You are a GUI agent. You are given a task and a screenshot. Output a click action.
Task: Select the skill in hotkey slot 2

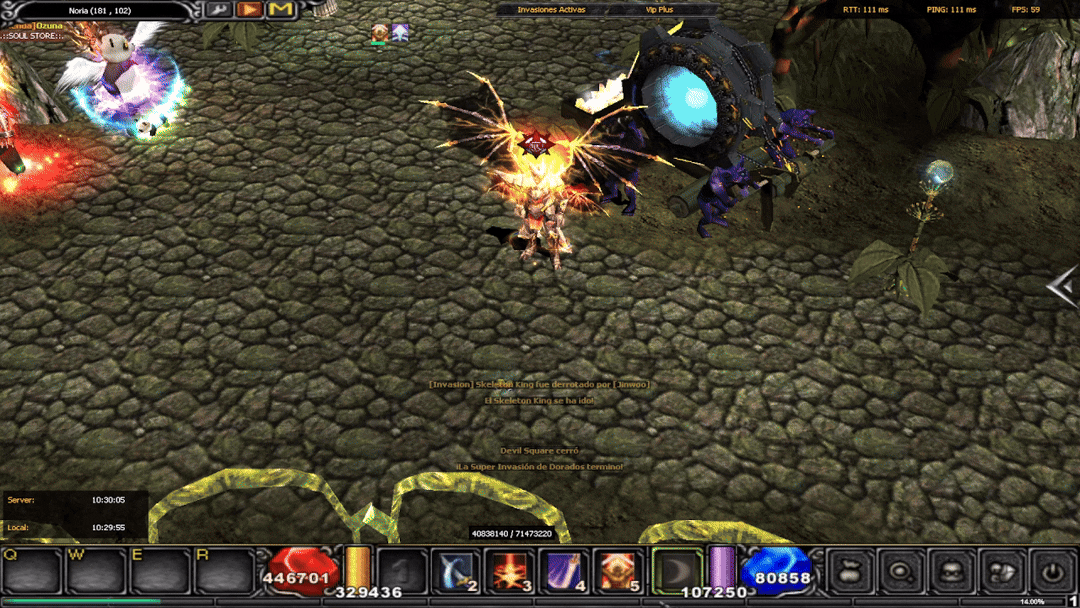pos(458,571)
